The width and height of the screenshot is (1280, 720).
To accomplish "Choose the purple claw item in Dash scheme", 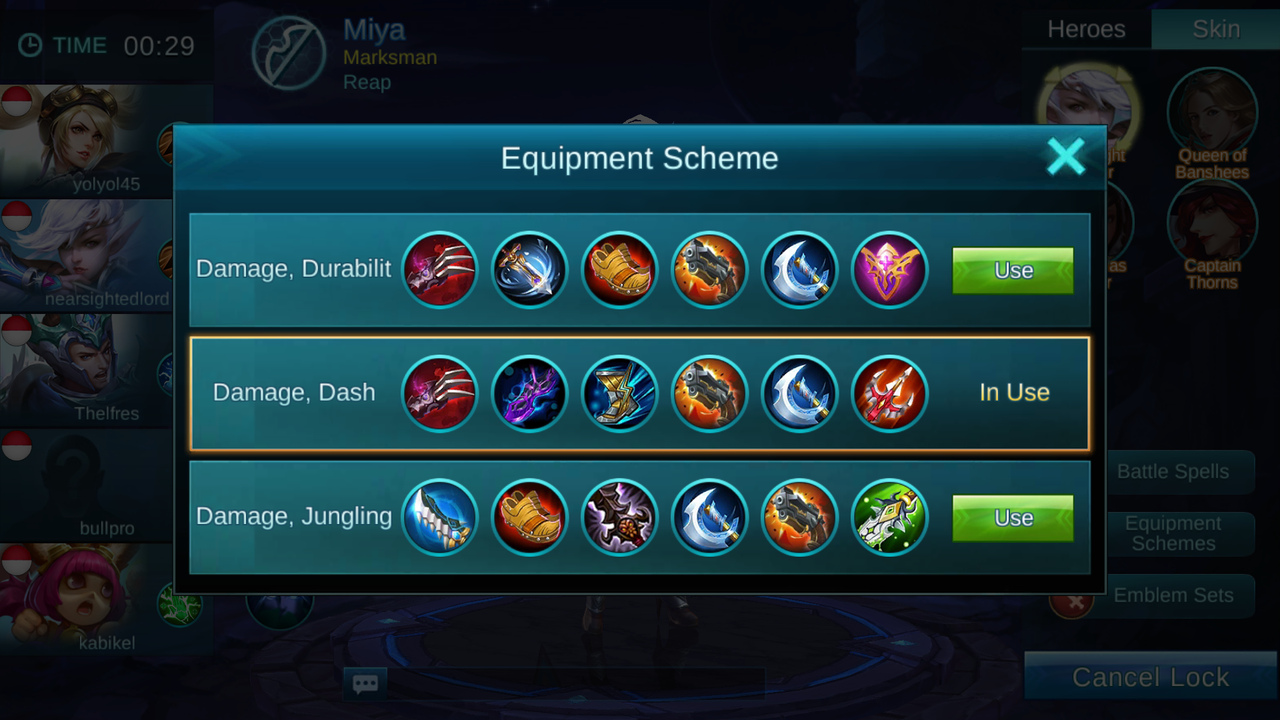I will 529,393.
